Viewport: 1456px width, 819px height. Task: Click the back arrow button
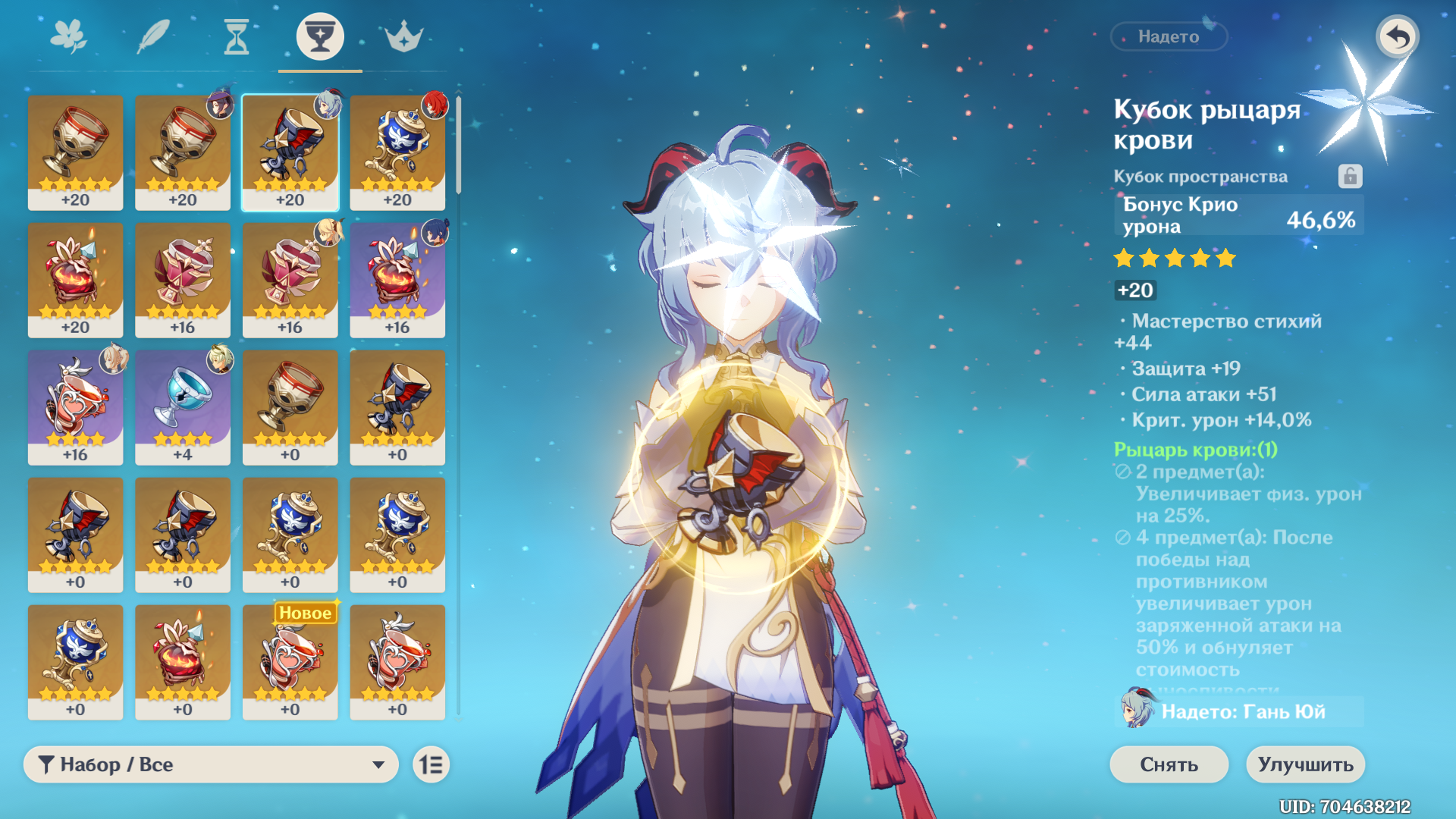1397,36
